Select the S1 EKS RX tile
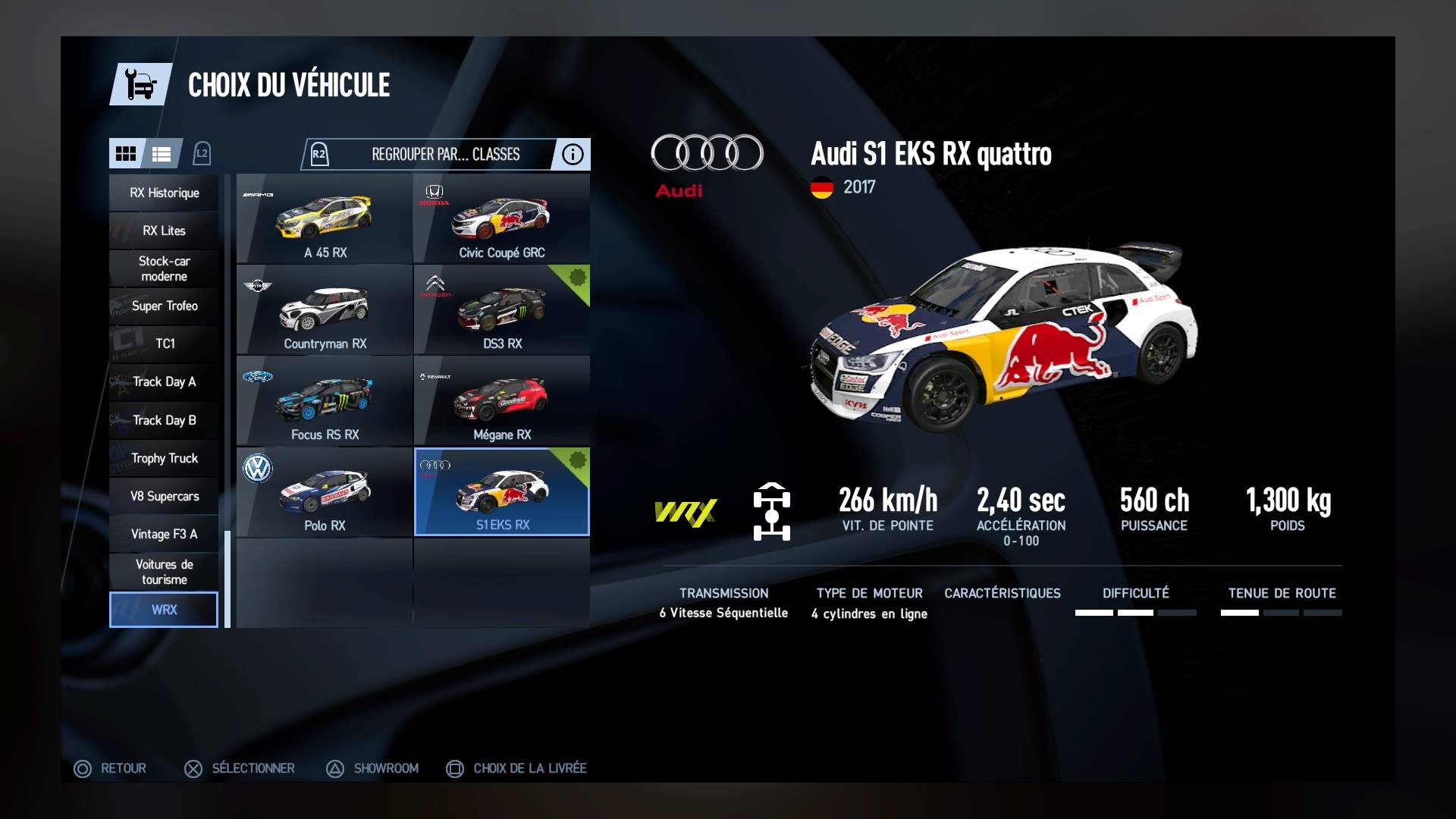1456x819 pixels. (x=501, y=492)
